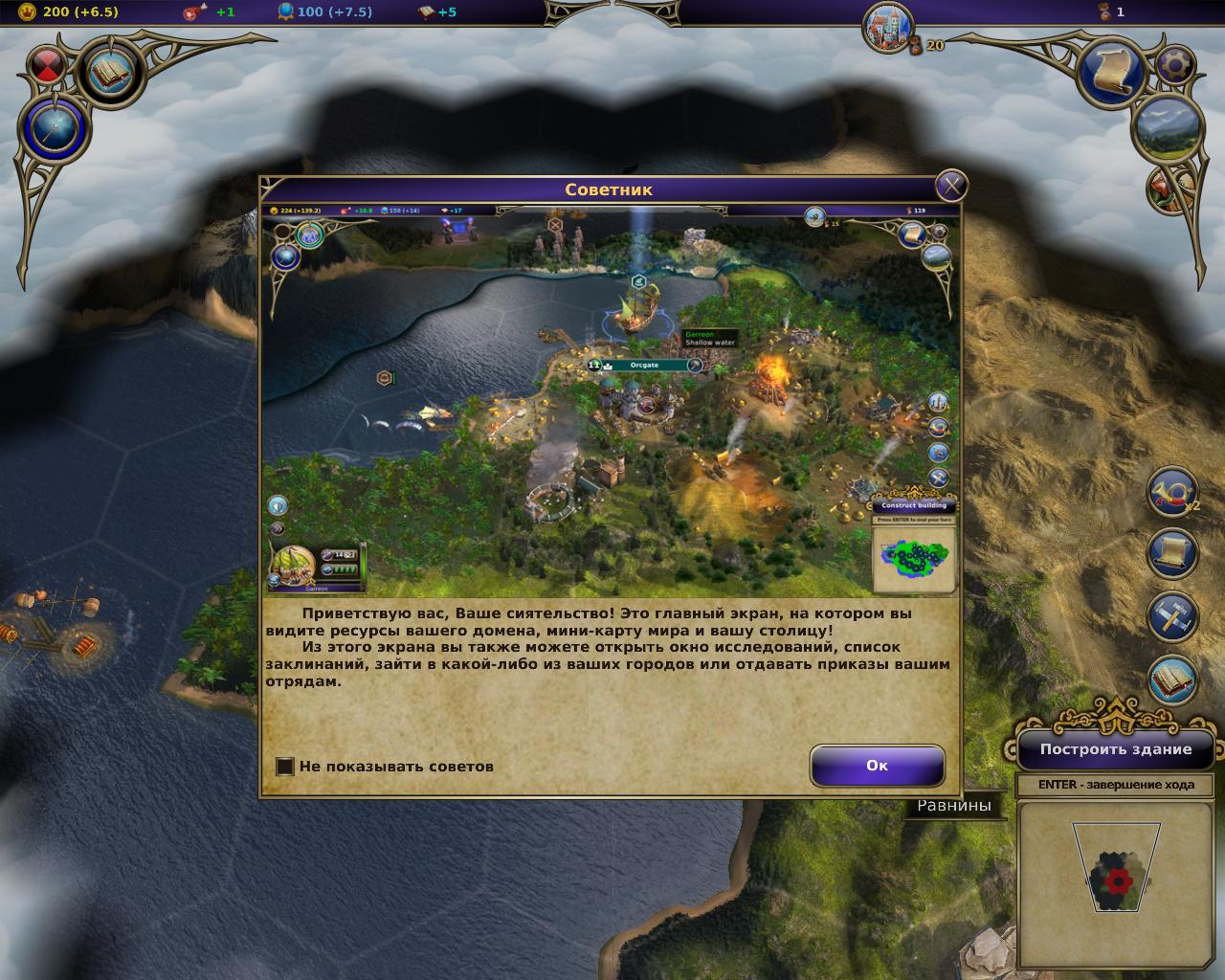Open the scroll icon in top-right corner
This screenshot has width=1225, height=980.
[1113, 70]
